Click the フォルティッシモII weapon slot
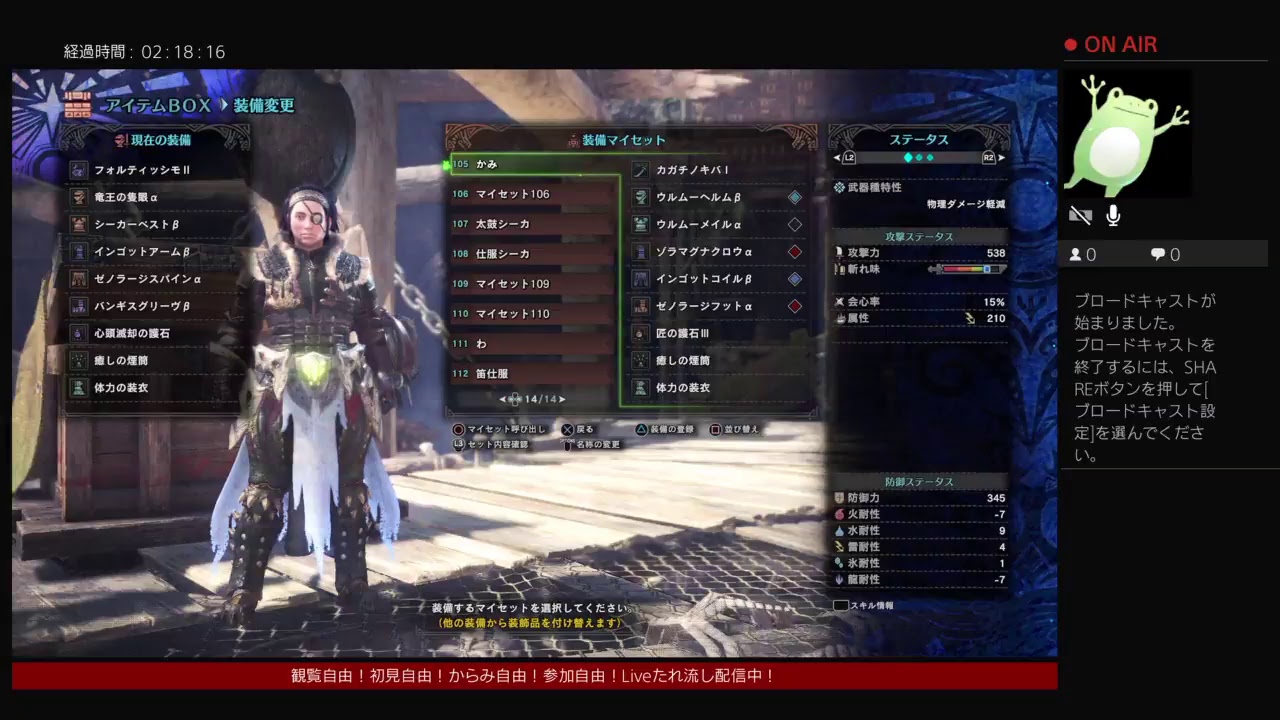Image resolution: width=1280 pixels, height=720 pixels. pyautogui.click(x=154, y=170)
